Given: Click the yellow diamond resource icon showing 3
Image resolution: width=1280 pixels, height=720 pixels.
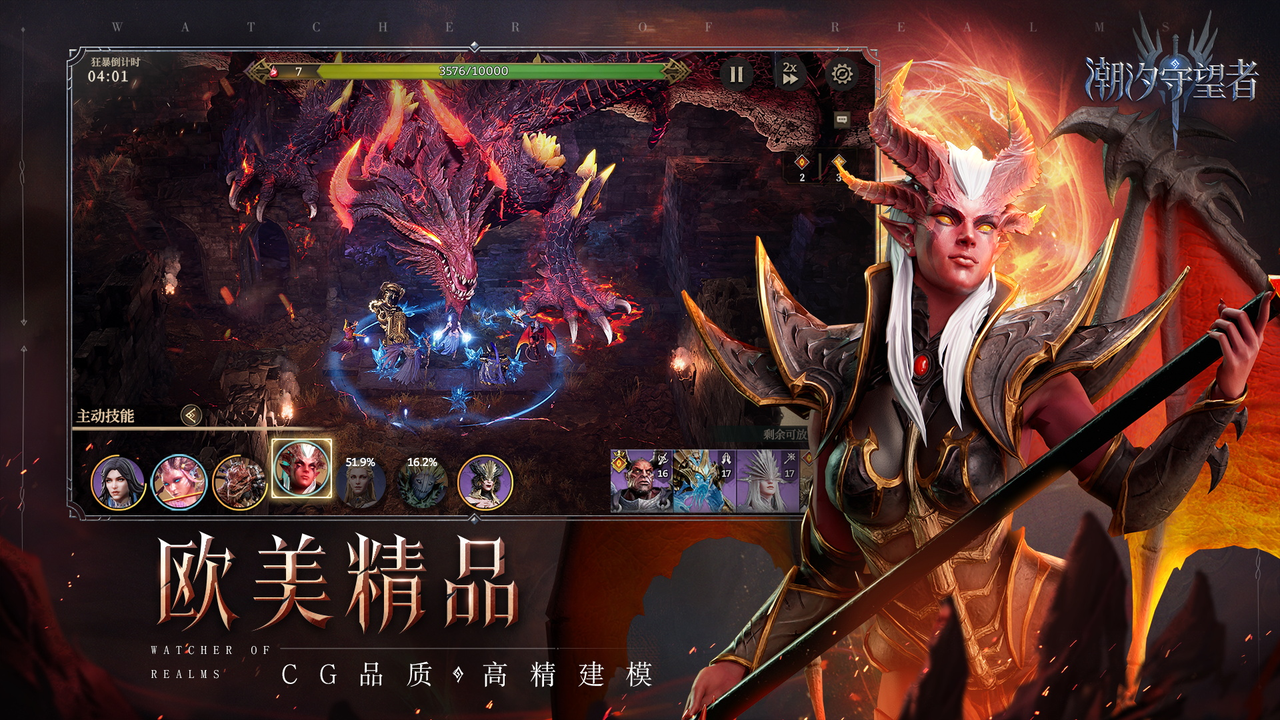Looking at the screenshot, I should pos(838,163).
